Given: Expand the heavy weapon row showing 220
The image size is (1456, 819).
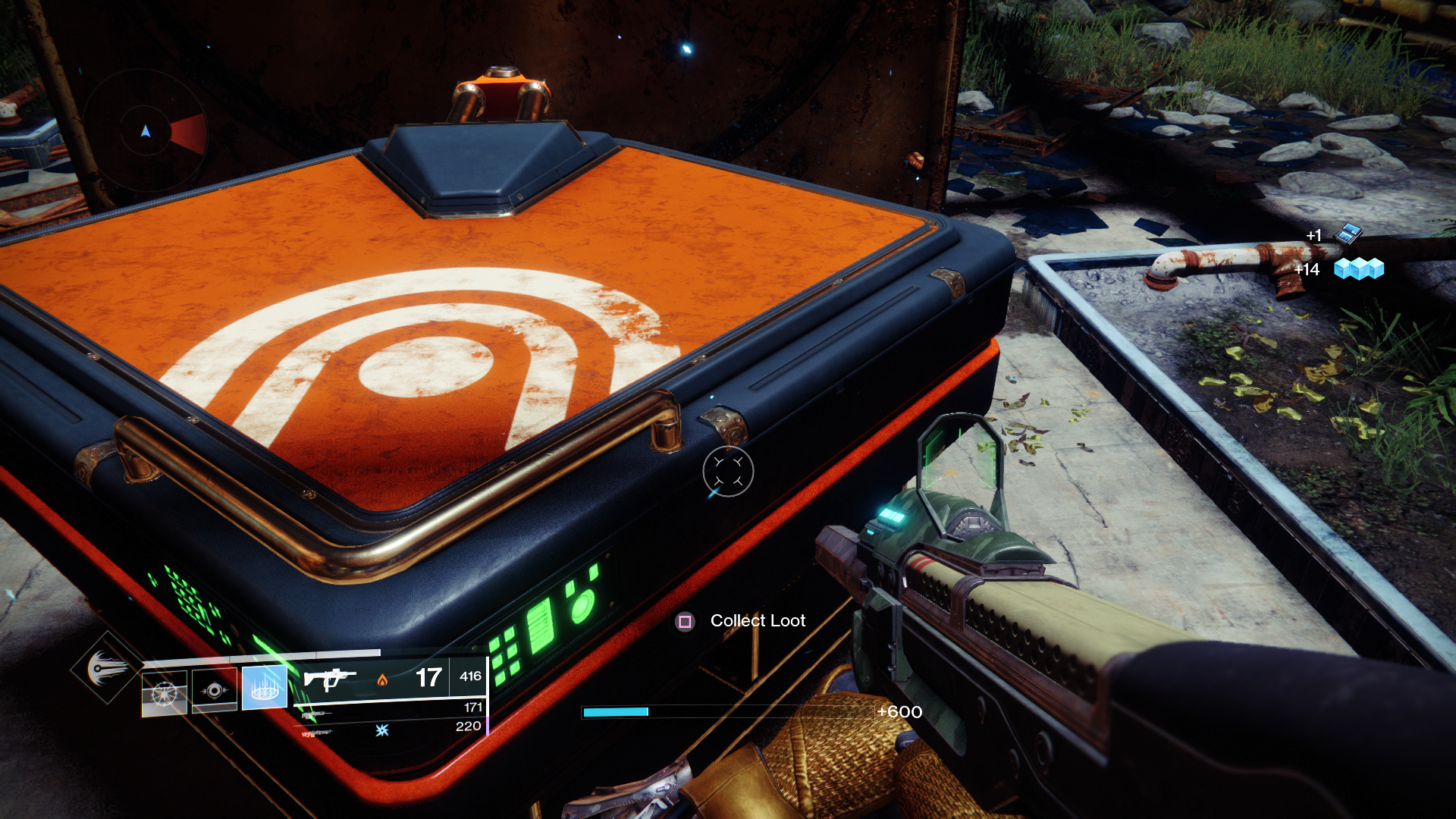Looking at the screenshot, I should [x=468, y=725].
